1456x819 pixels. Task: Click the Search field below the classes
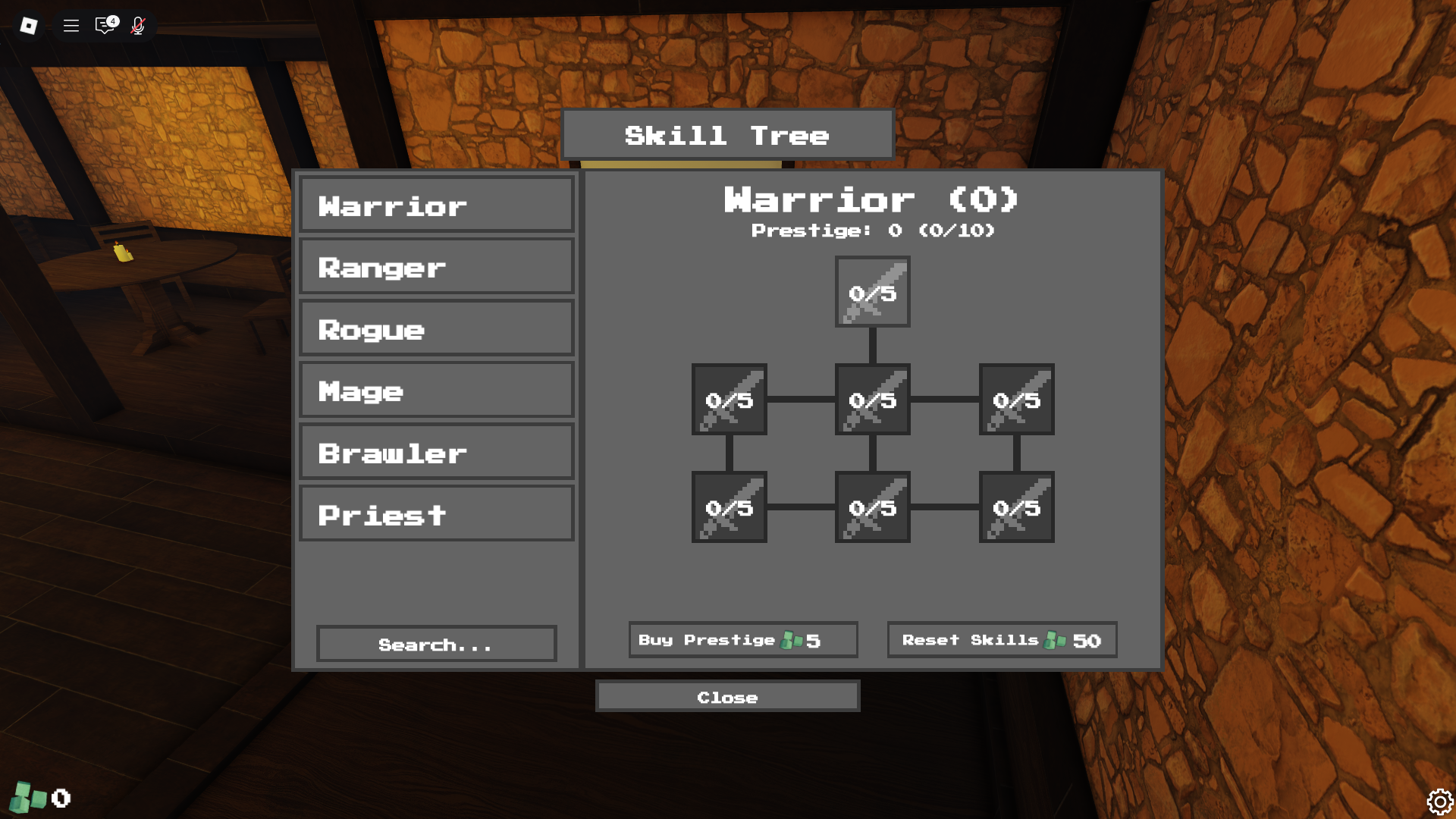pyautogui.click(x=436, y=644)
